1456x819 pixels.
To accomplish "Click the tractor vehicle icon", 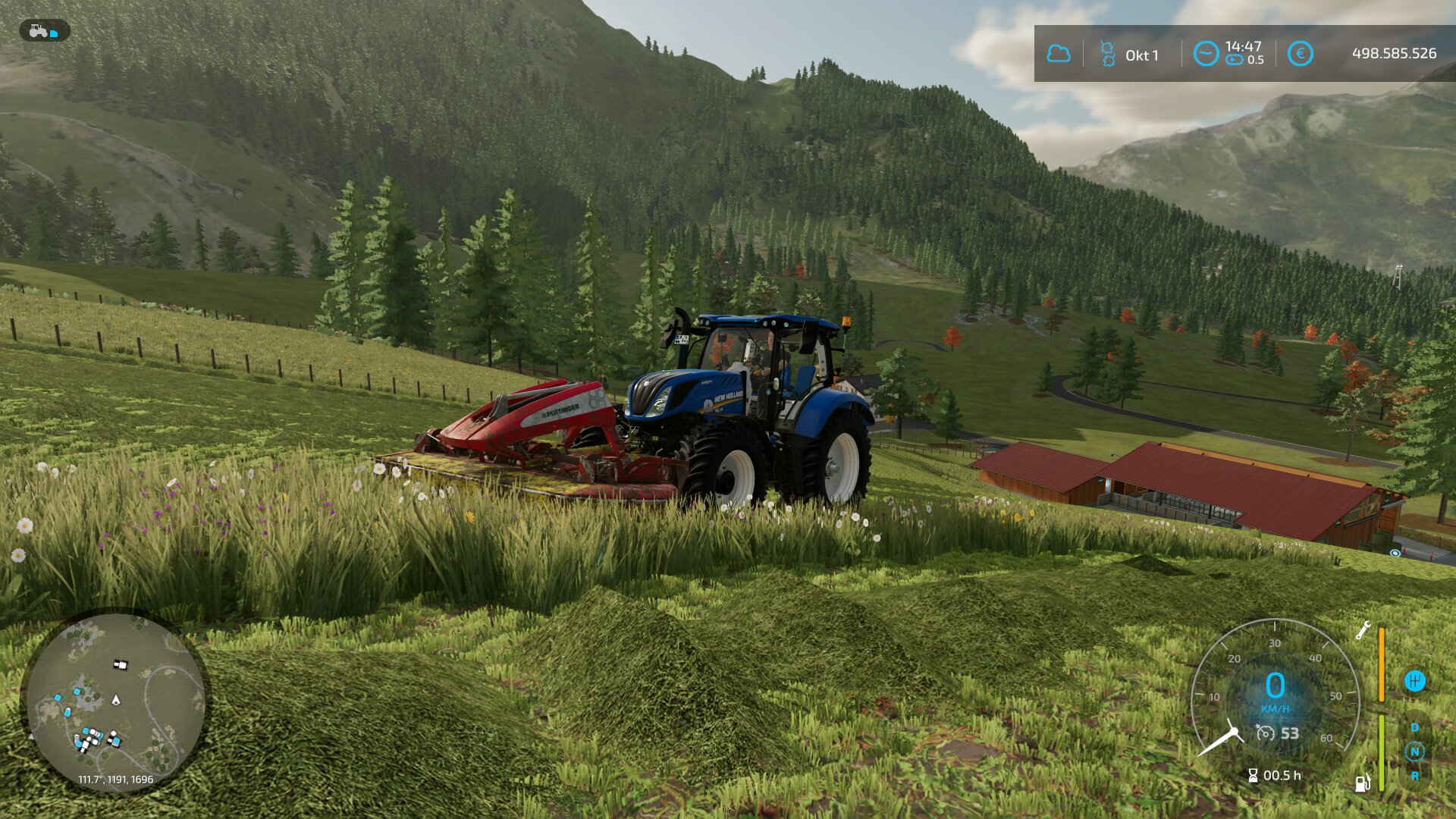I will pos(39,31).
